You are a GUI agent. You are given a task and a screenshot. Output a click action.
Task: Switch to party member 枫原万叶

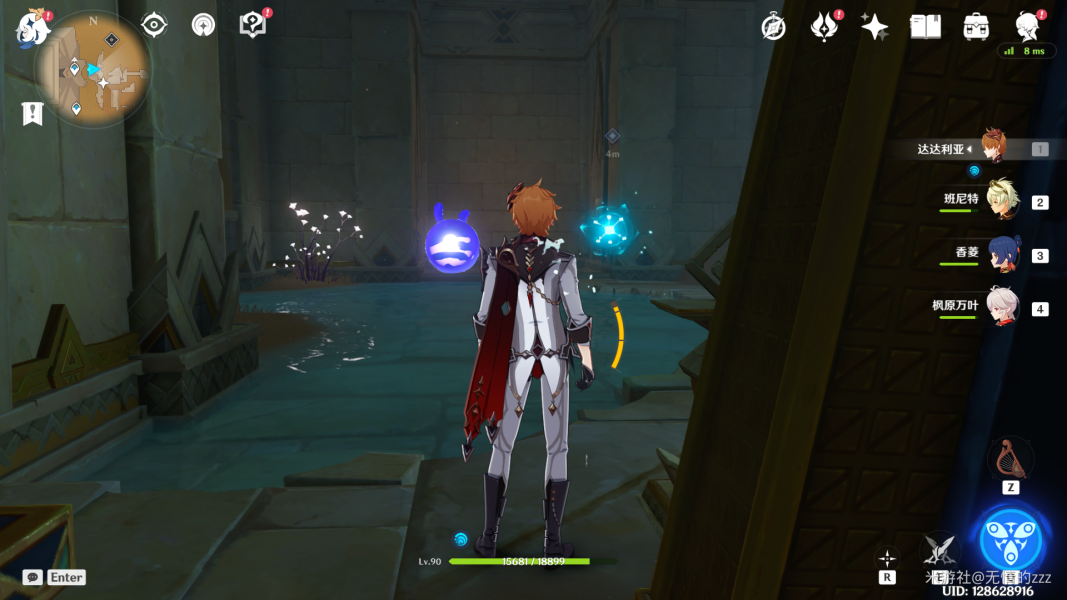(1002, 307)
